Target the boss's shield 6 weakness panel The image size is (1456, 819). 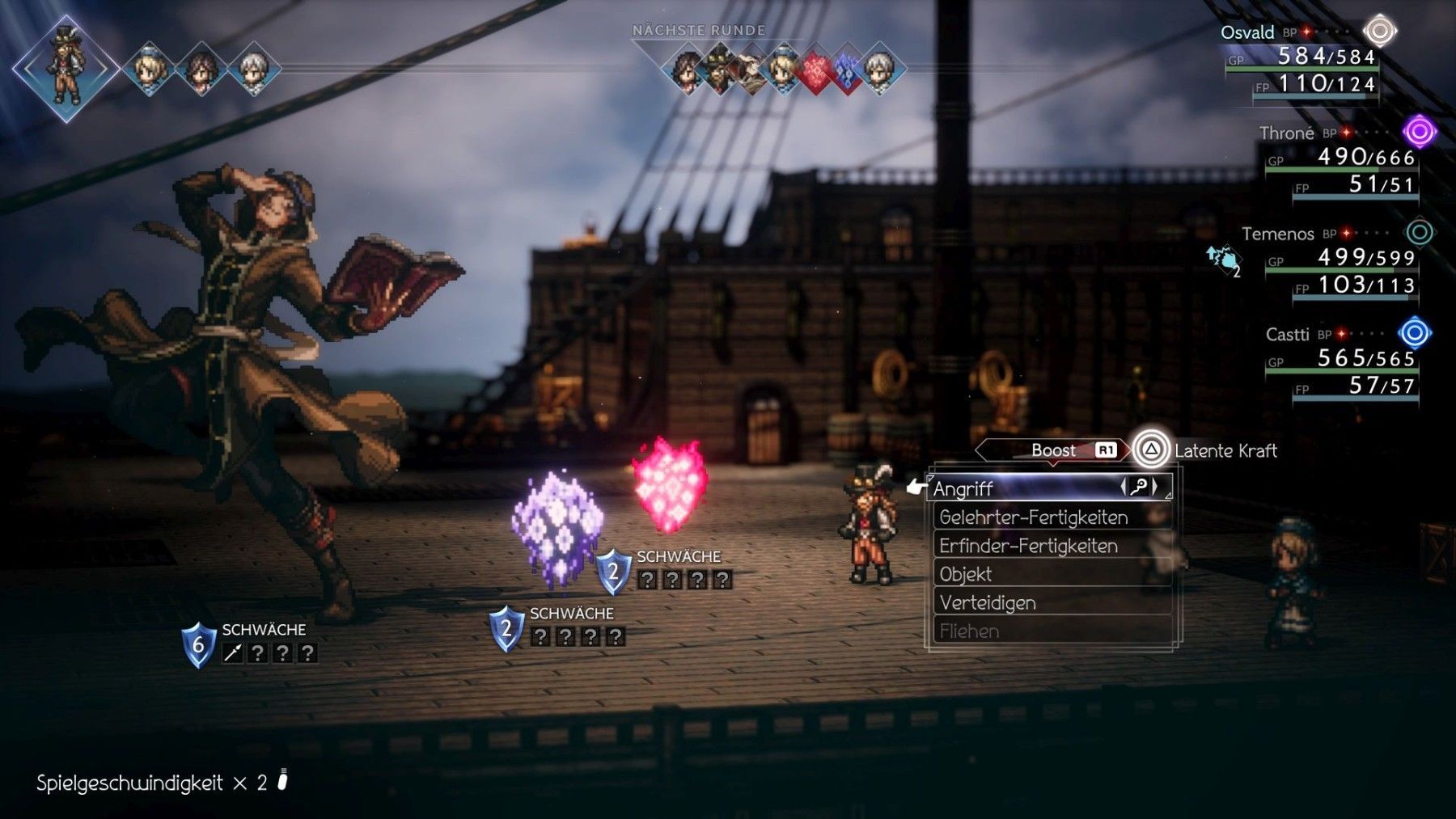point(250,644)
